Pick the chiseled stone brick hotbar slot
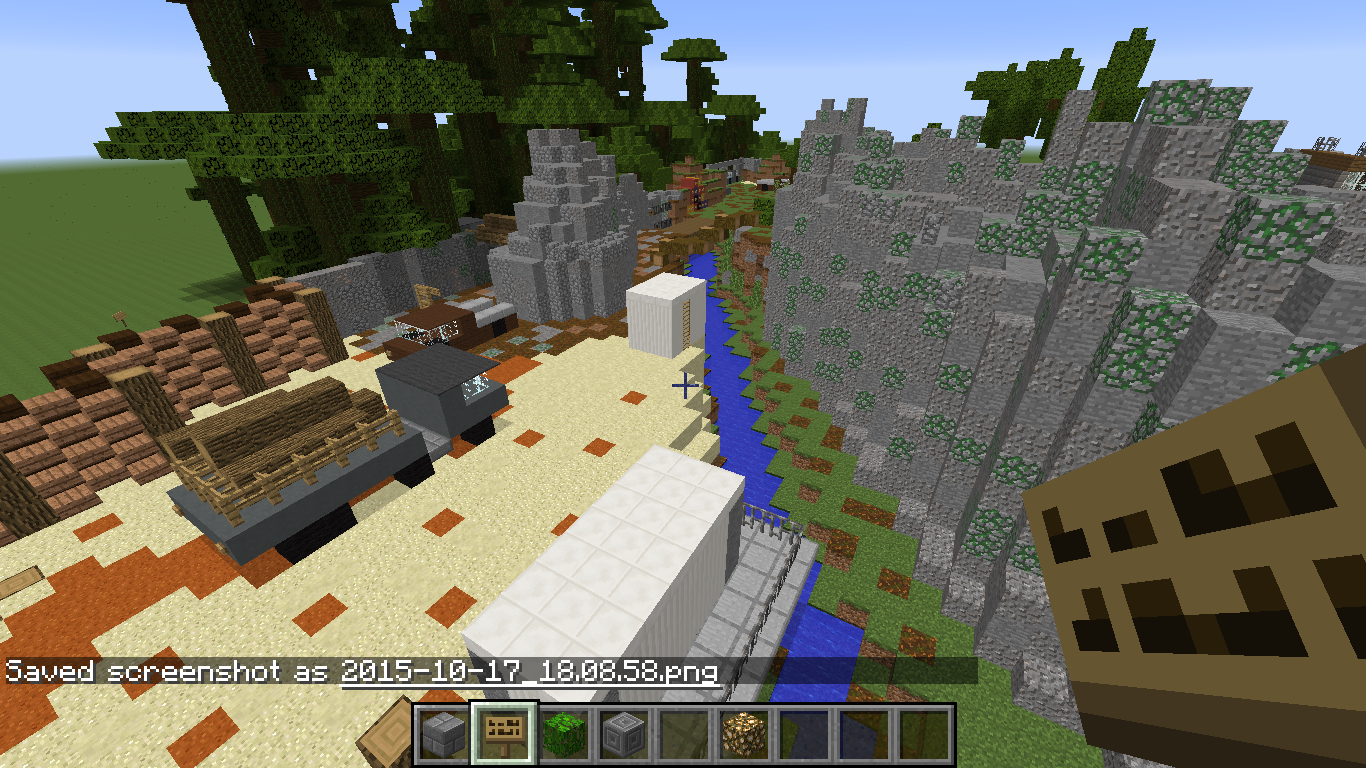Image resolution: width=1366 pixels, height=768 pixels. pyautogui.click(x=624, y=735)
